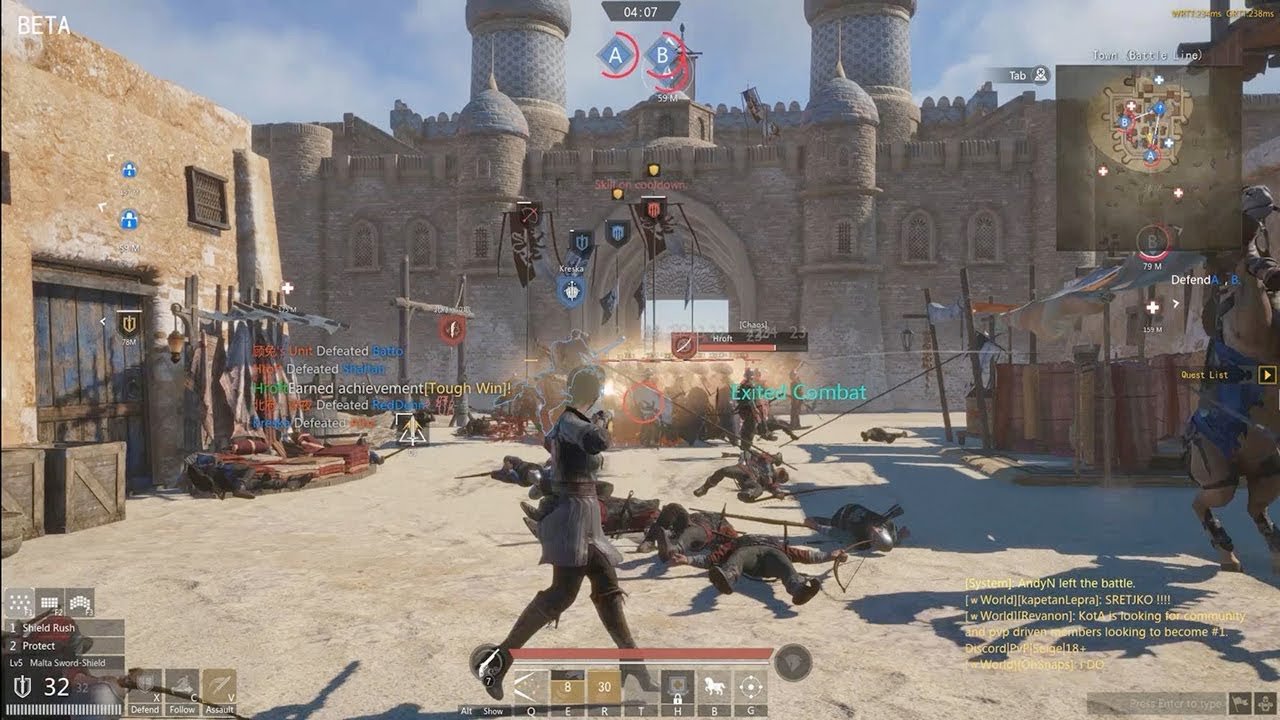Switch to the arc formation icon
The width and height of the screenshot is (1280, 720).
click(80, 603)
